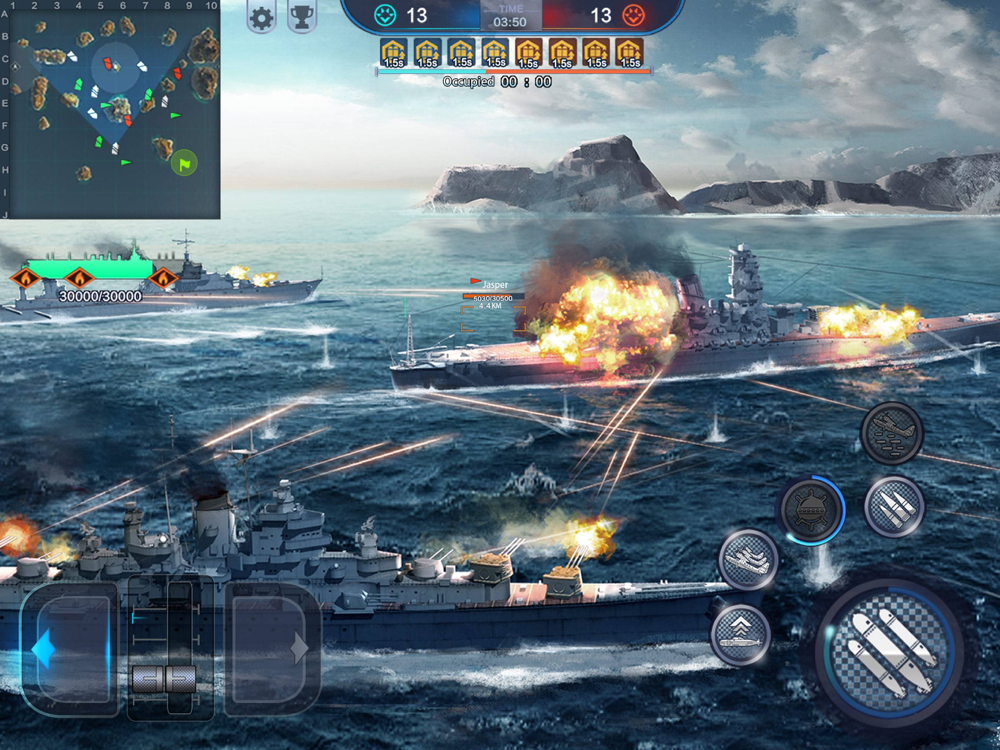
Task: Launch the bomber airstrike ability
Action: tap(891, 433)
